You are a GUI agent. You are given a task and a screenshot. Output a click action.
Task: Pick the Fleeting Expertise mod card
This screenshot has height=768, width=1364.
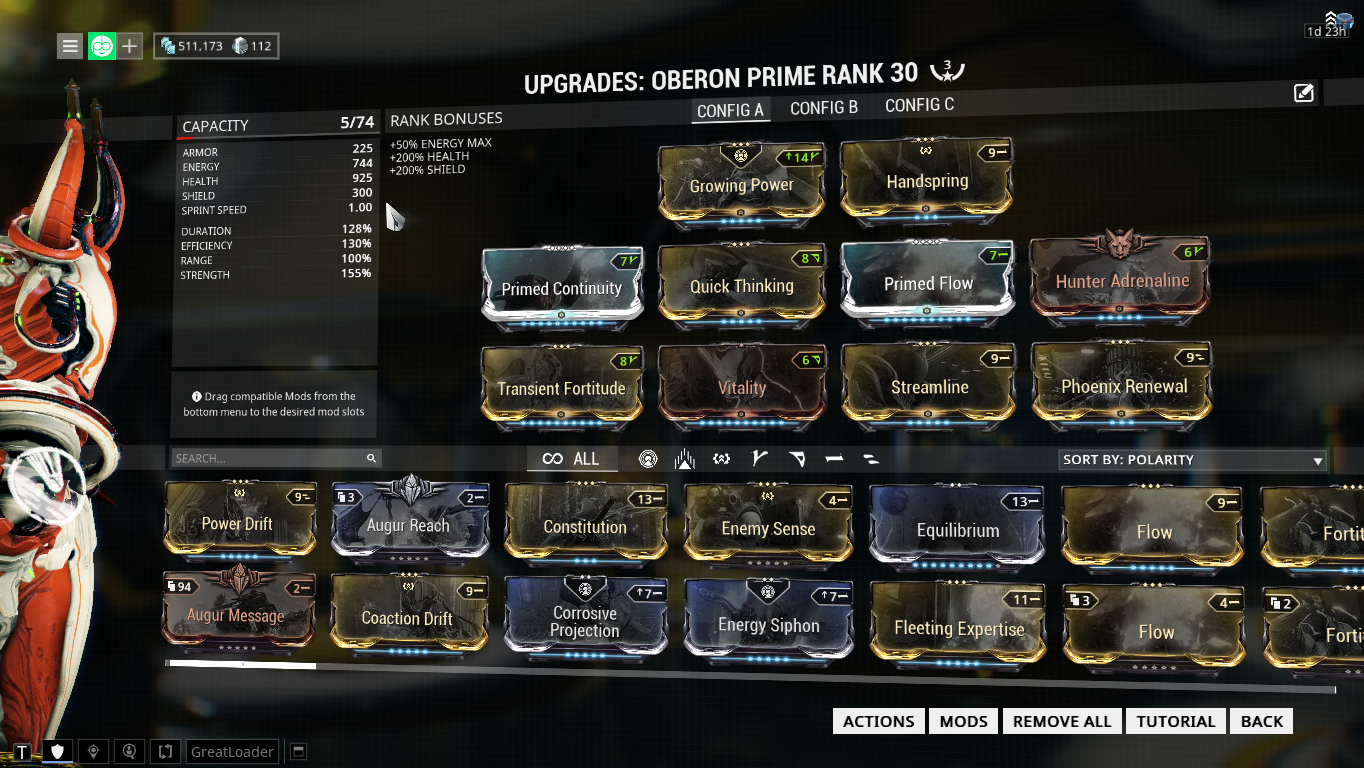pos(959,627)
